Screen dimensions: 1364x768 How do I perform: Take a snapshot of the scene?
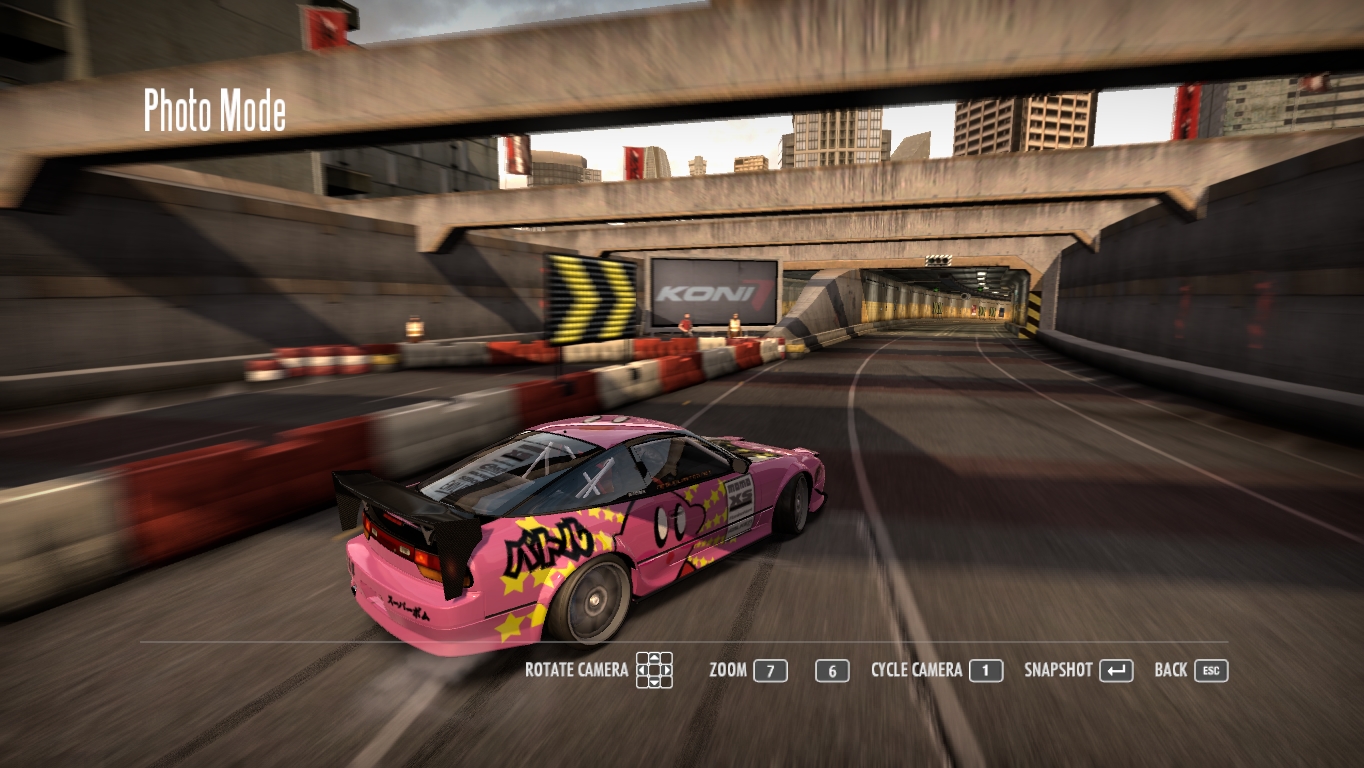tap(1115, 671)
